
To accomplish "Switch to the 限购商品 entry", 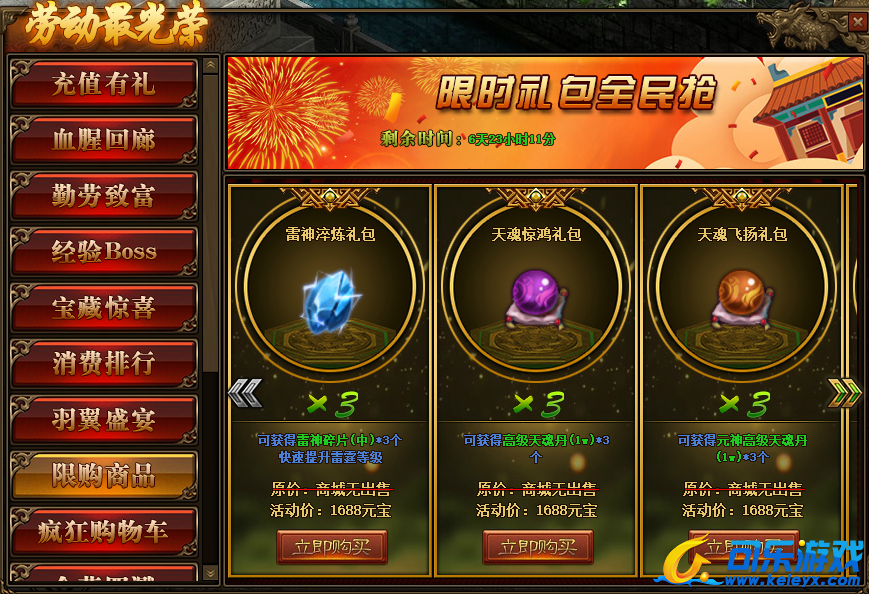I will pyautogui.click(x=104, y=475).
